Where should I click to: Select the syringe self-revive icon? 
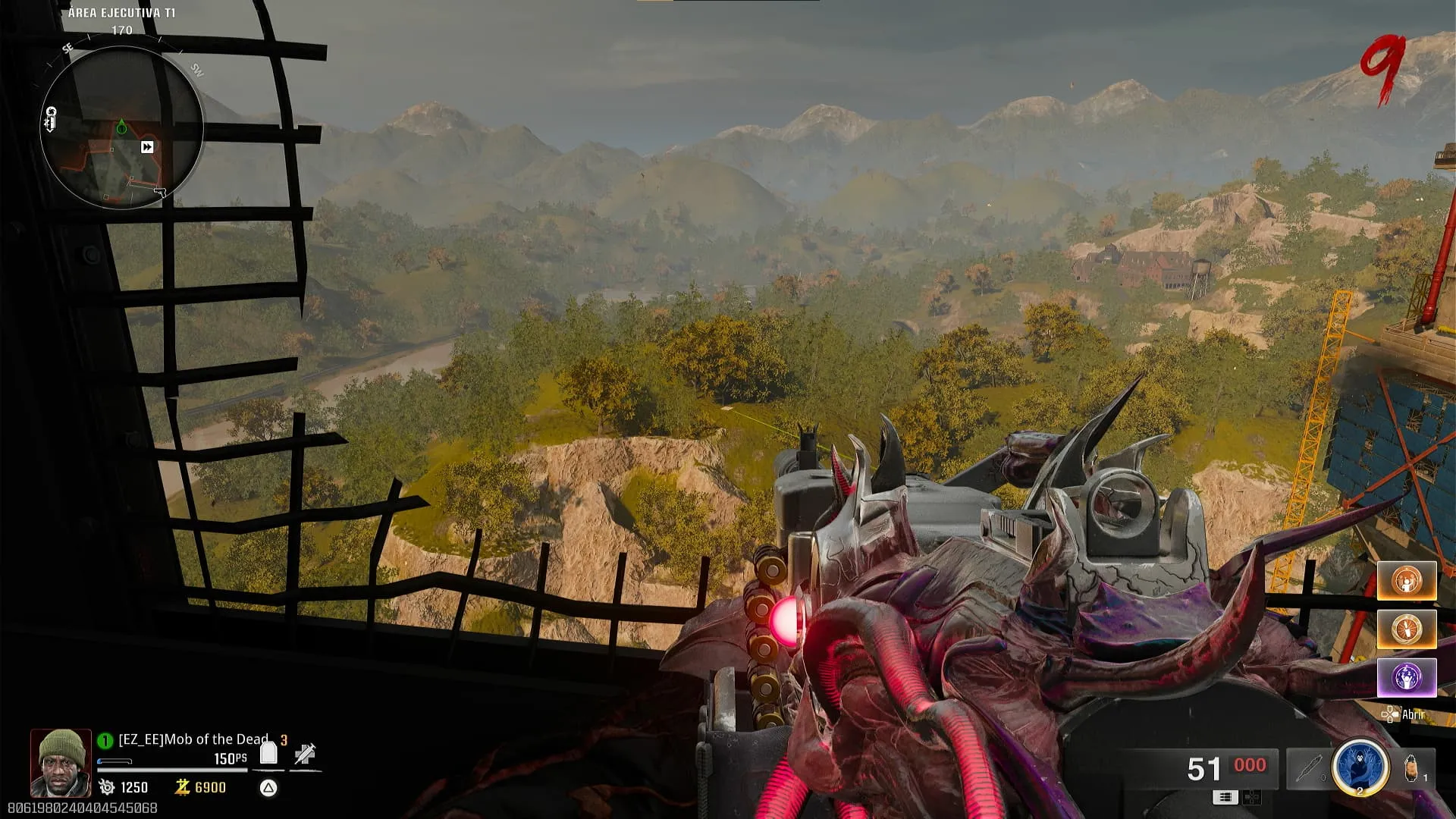point(305,753)
